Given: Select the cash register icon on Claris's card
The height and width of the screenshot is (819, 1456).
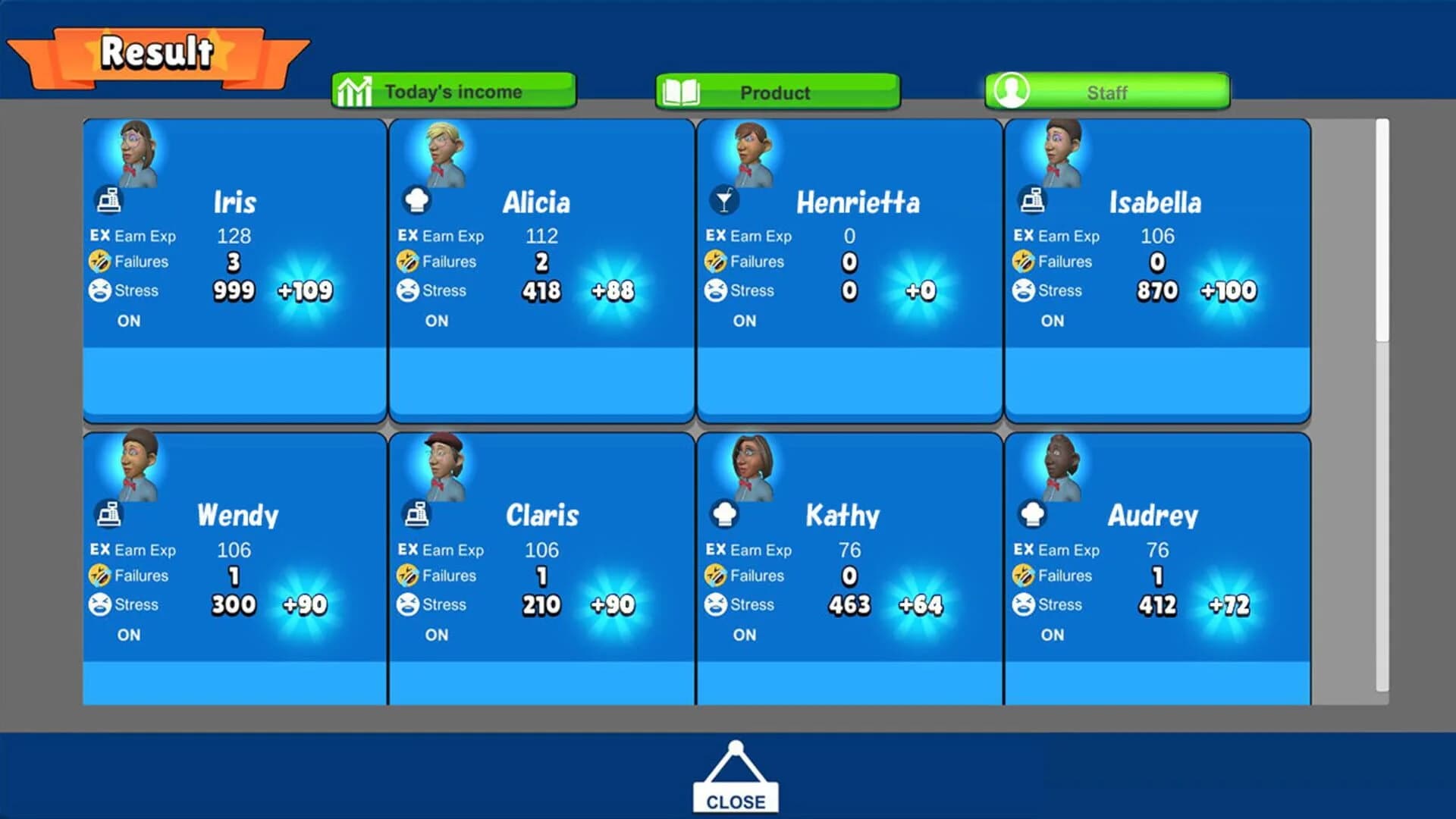Looking at the screenshot, I should point(418,513).
